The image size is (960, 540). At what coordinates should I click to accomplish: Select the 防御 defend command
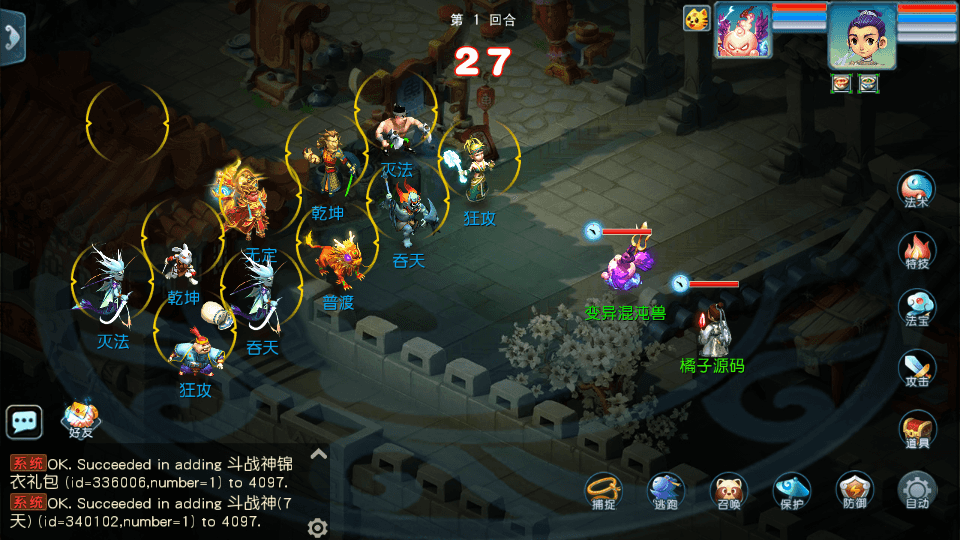point(854,490)
